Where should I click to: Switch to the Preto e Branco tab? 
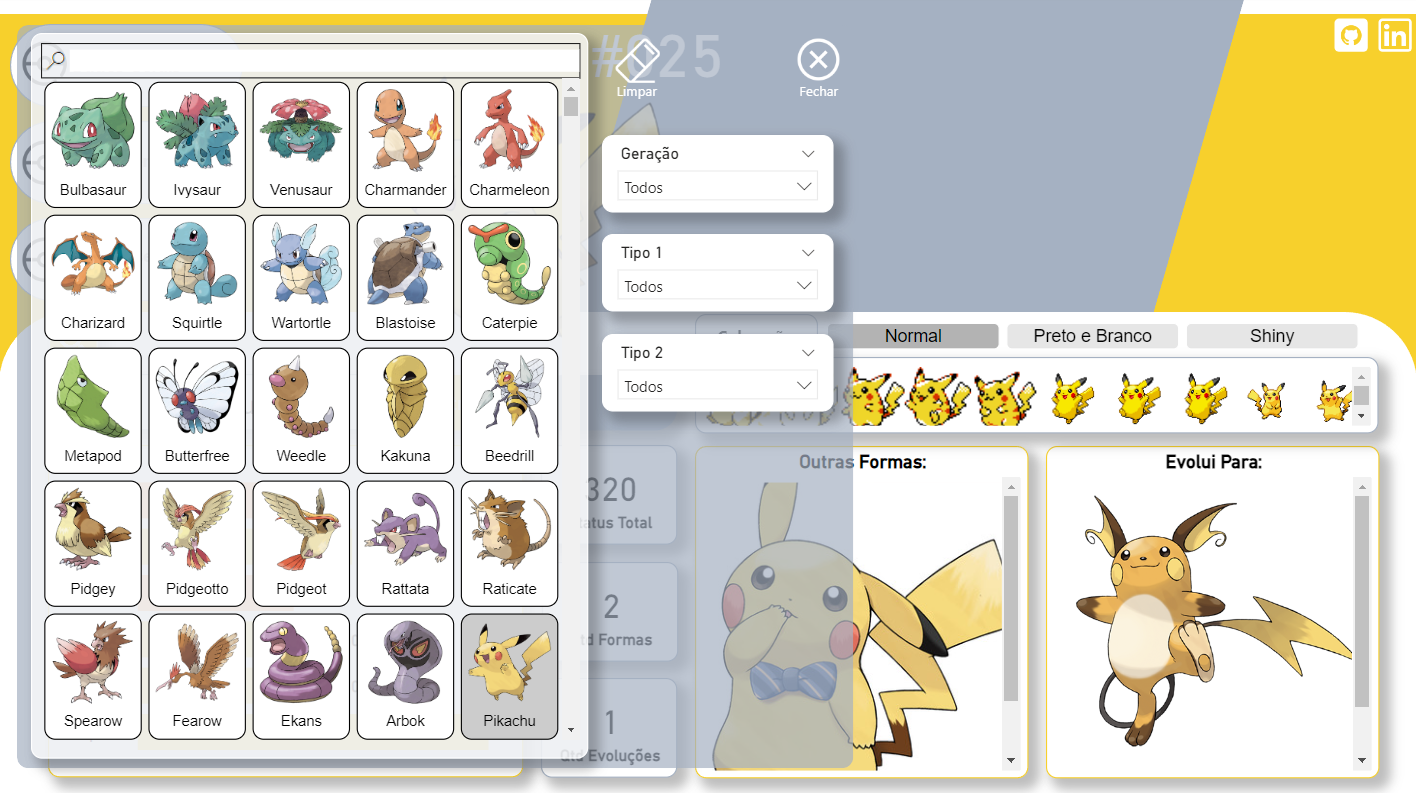tap(1092, 336)
